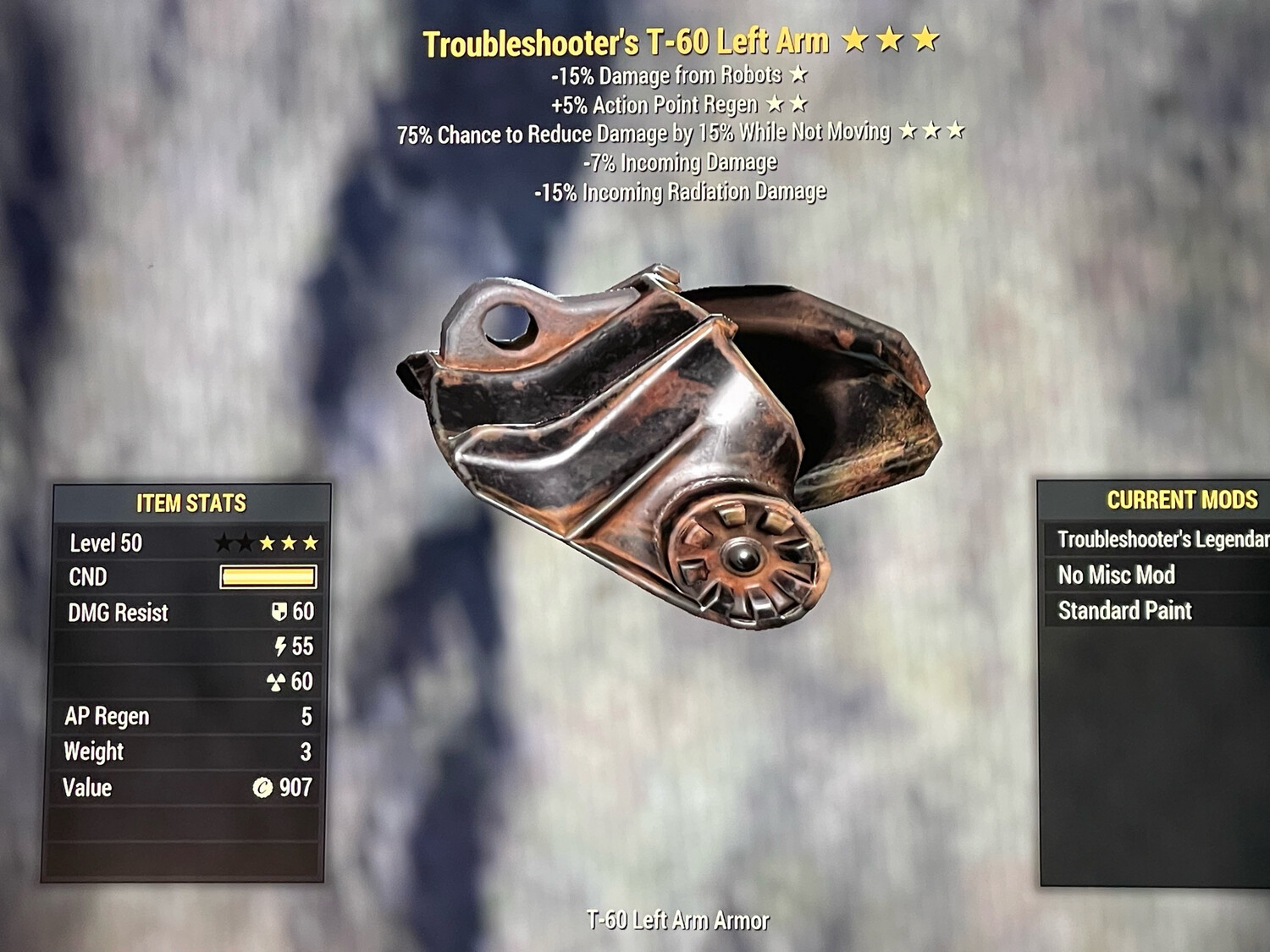Switch to the CURRENT MODS panel header
This screenshot has height=952, width=1270.
pyautogui.click(x=1181, y=499)
